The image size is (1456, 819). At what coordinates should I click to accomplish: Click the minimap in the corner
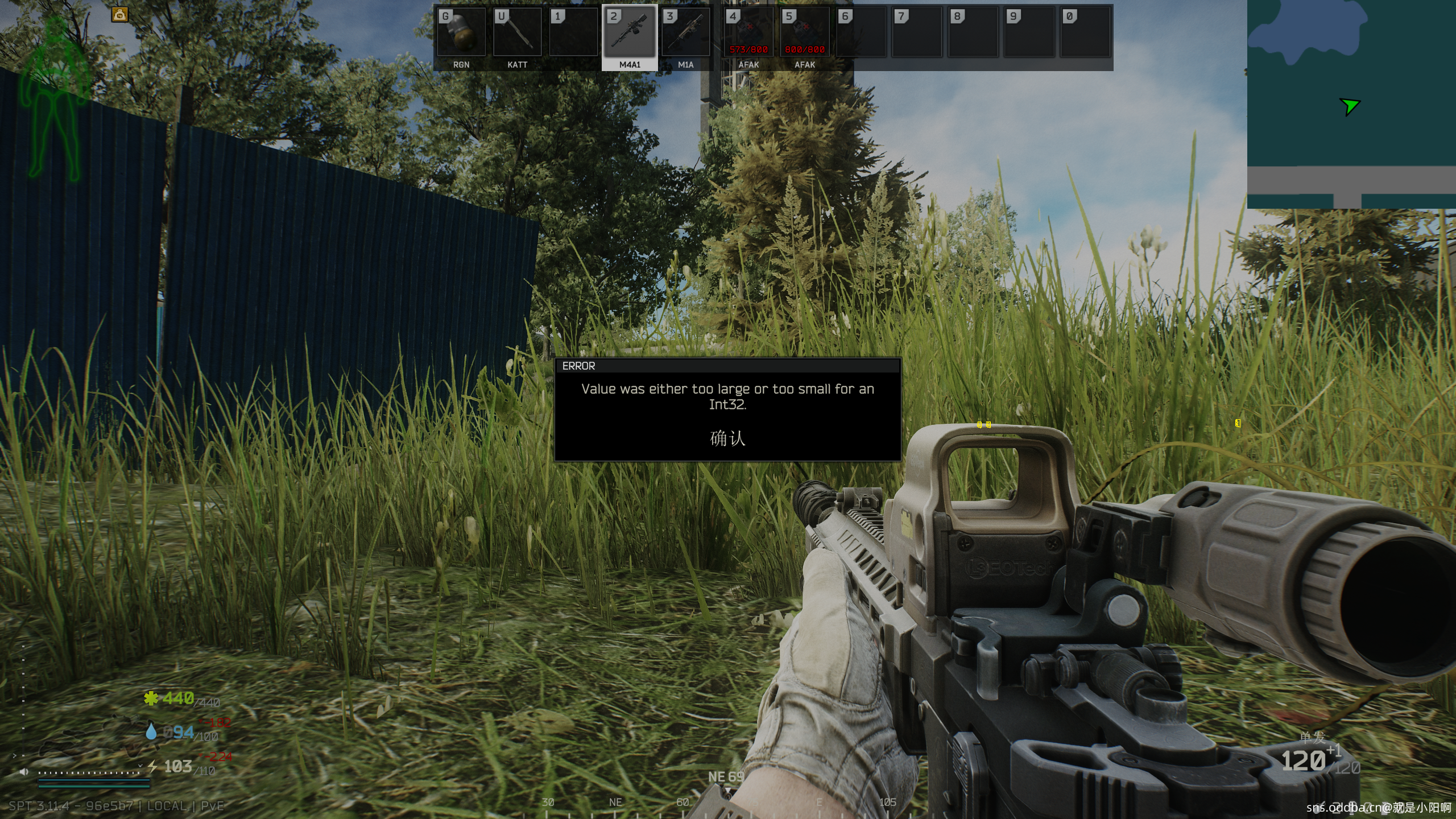pos(1351,104)
